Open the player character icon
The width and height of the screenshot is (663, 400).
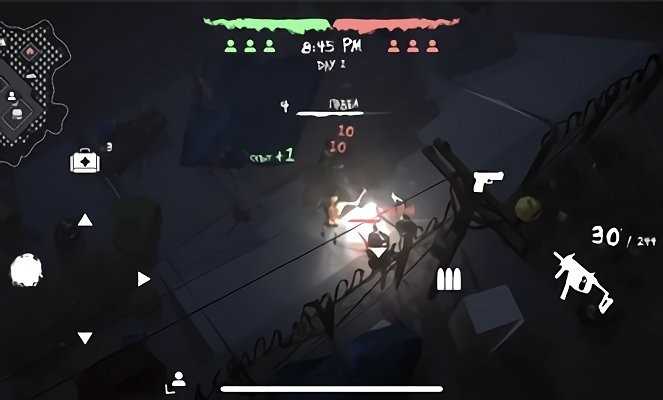(178, 379)
